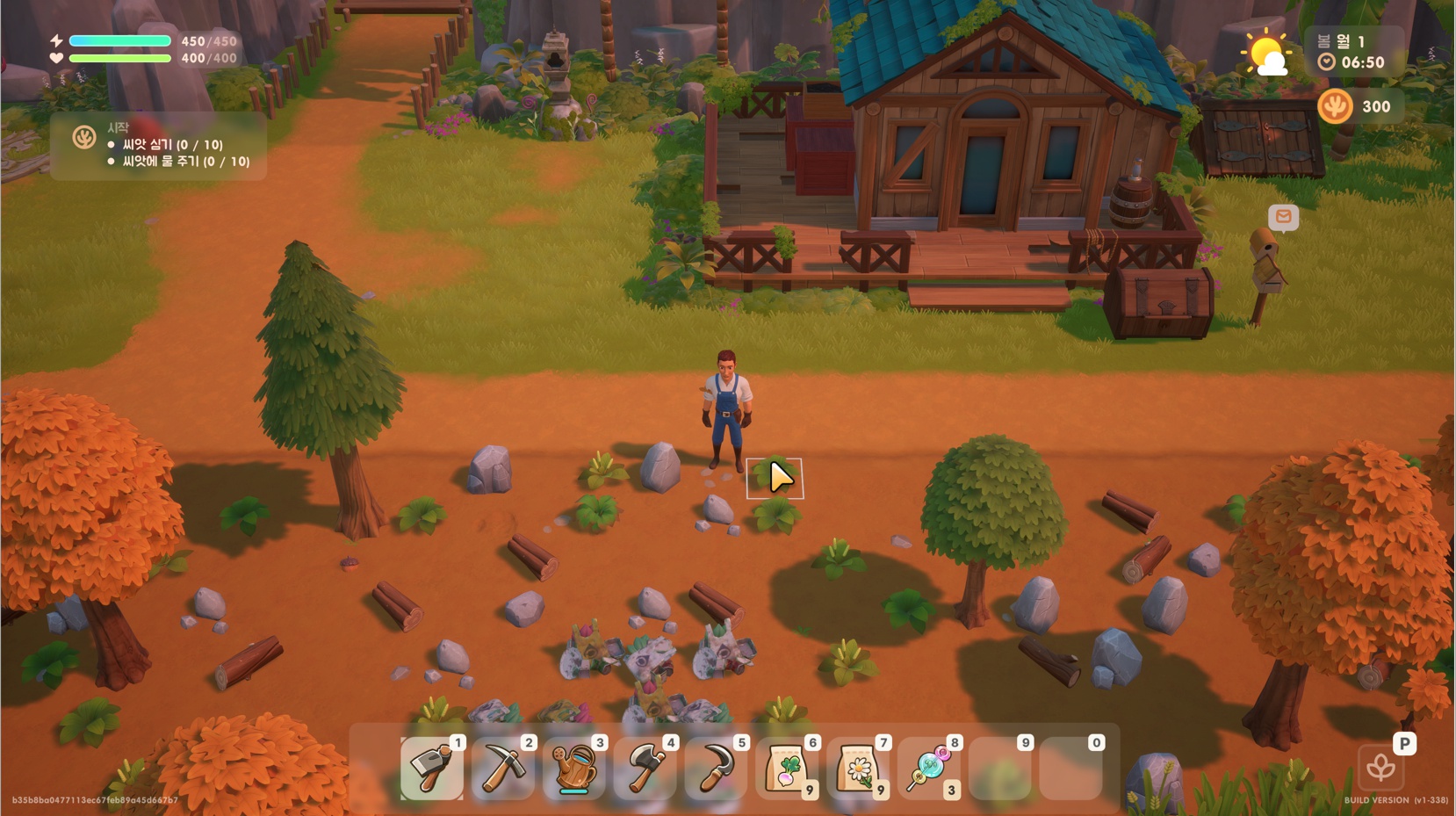This screenshot has width=1456, height=816.
Task: Click the mail notification bubble icon
Action: [1283, 217]
